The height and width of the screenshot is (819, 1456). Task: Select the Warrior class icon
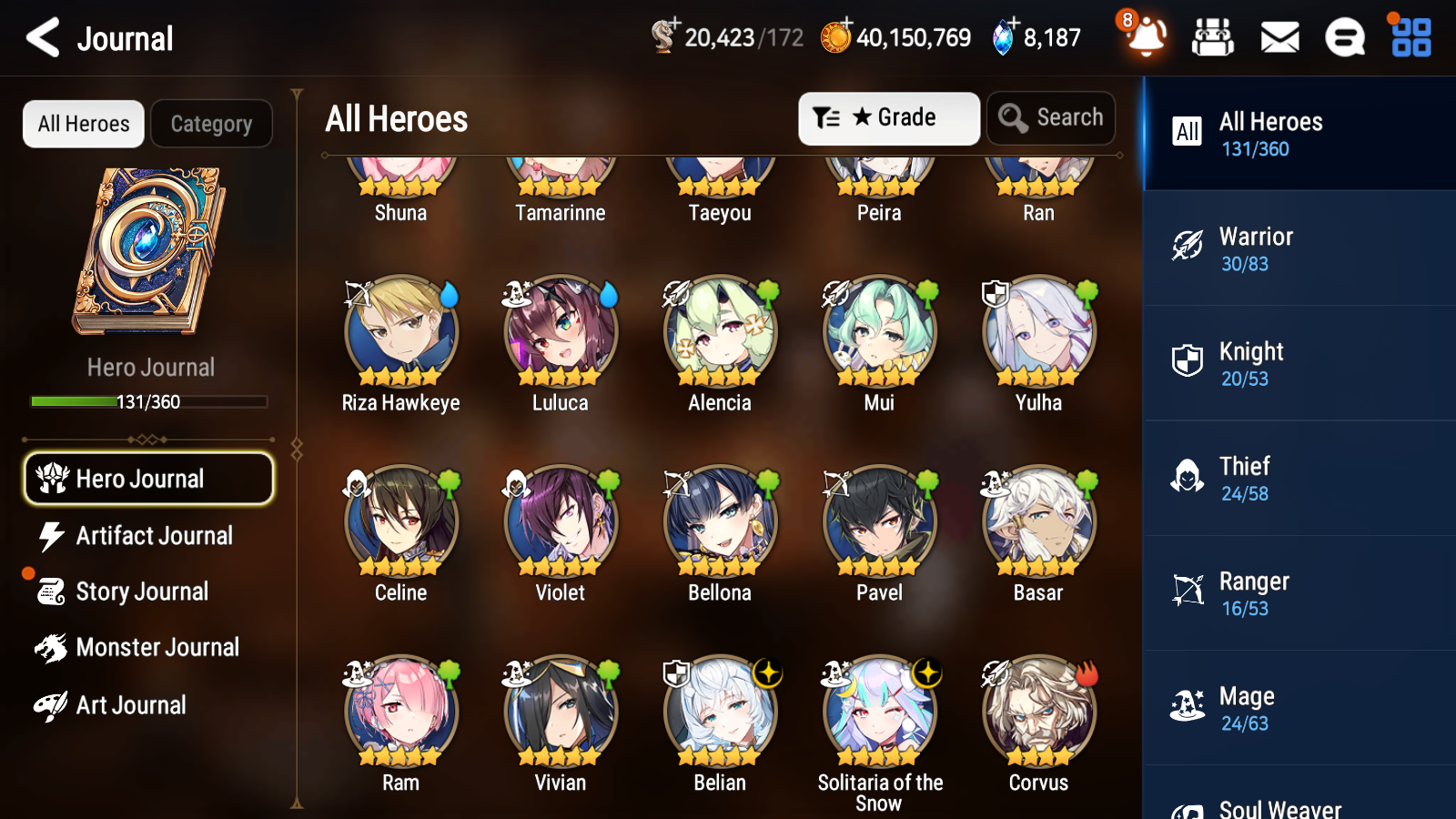pos(1188,248)
